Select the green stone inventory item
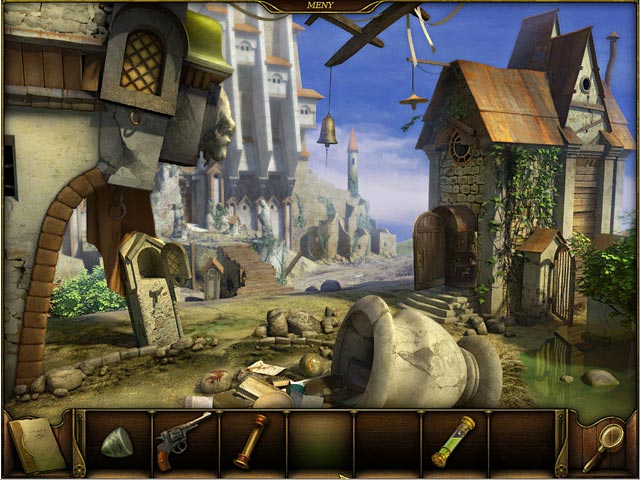Image resolution: width=640 pixels, height=480 pixels. [116, 442]
